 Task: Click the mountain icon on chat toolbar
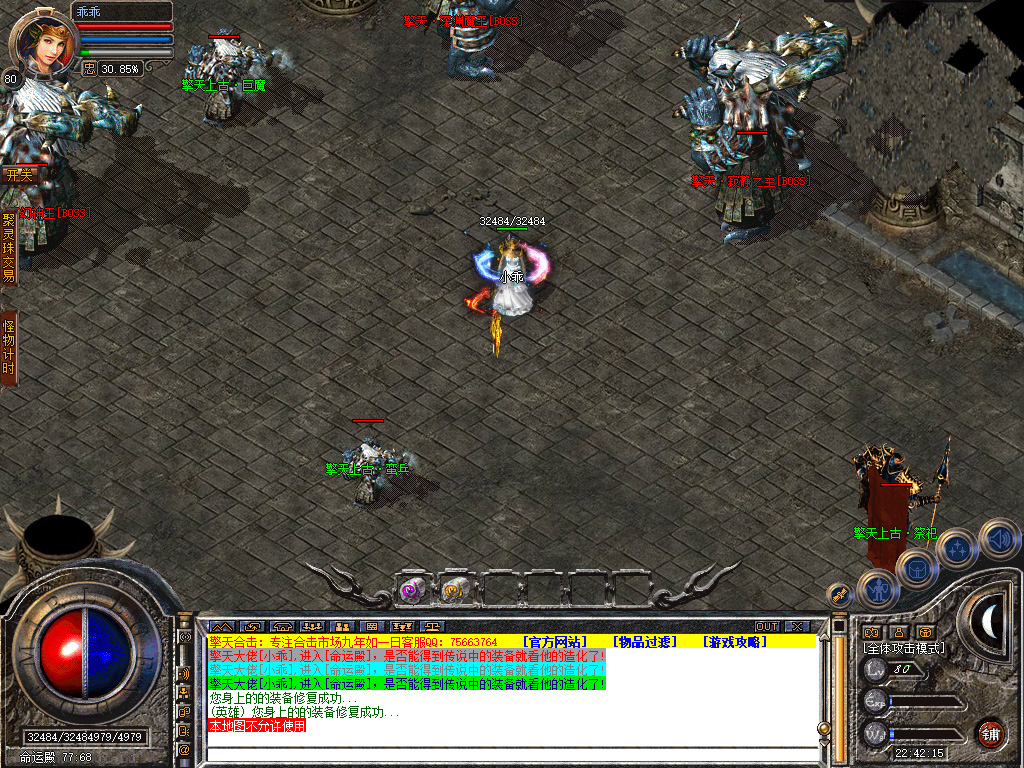pos(220,627)
